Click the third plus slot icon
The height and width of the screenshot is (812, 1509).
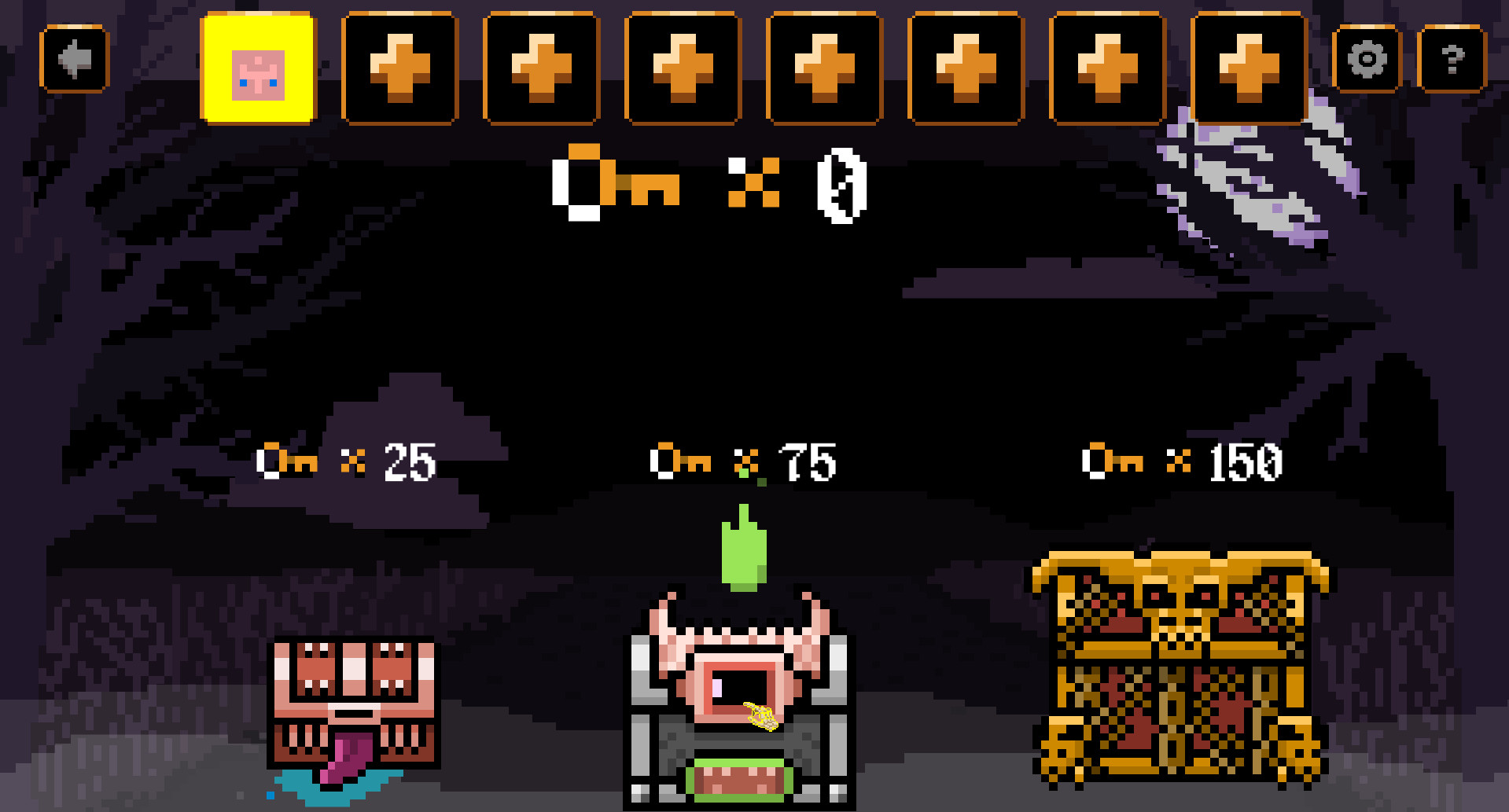[683, 67]
